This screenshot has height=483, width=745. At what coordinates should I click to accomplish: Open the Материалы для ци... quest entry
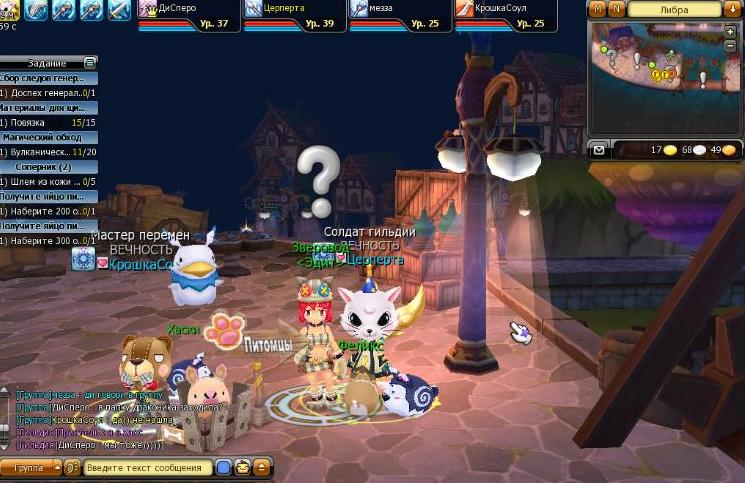[x=48, y=107]
